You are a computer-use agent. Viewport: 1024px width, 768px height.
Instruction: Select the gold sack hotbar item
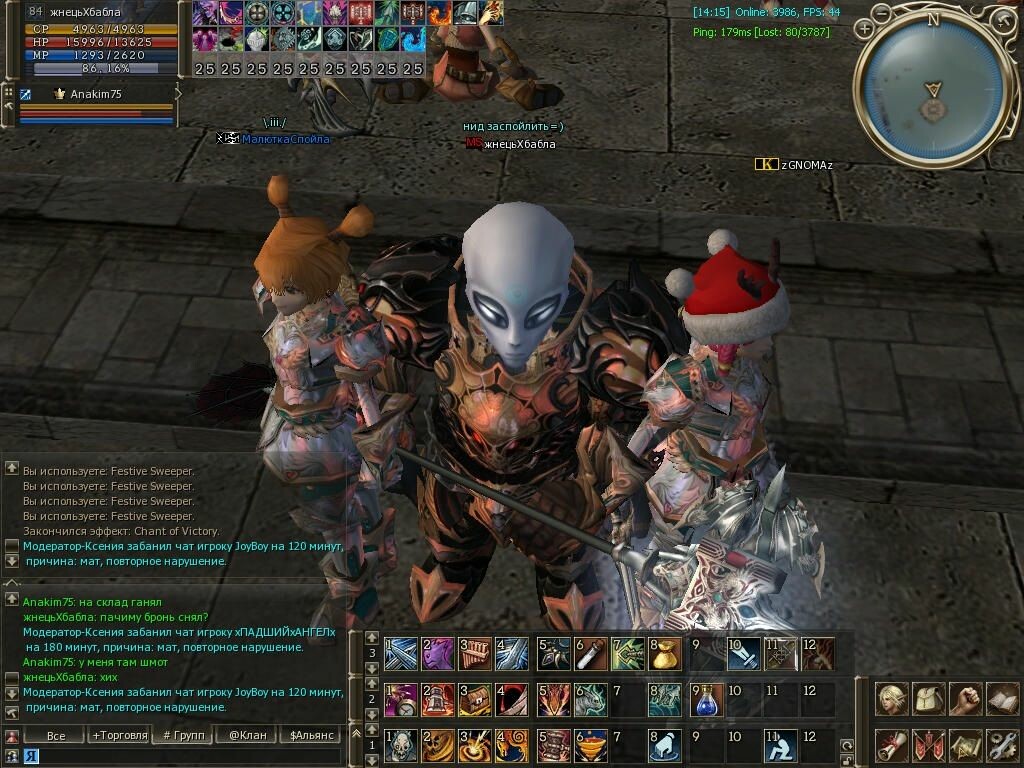(x=665, y=654)
